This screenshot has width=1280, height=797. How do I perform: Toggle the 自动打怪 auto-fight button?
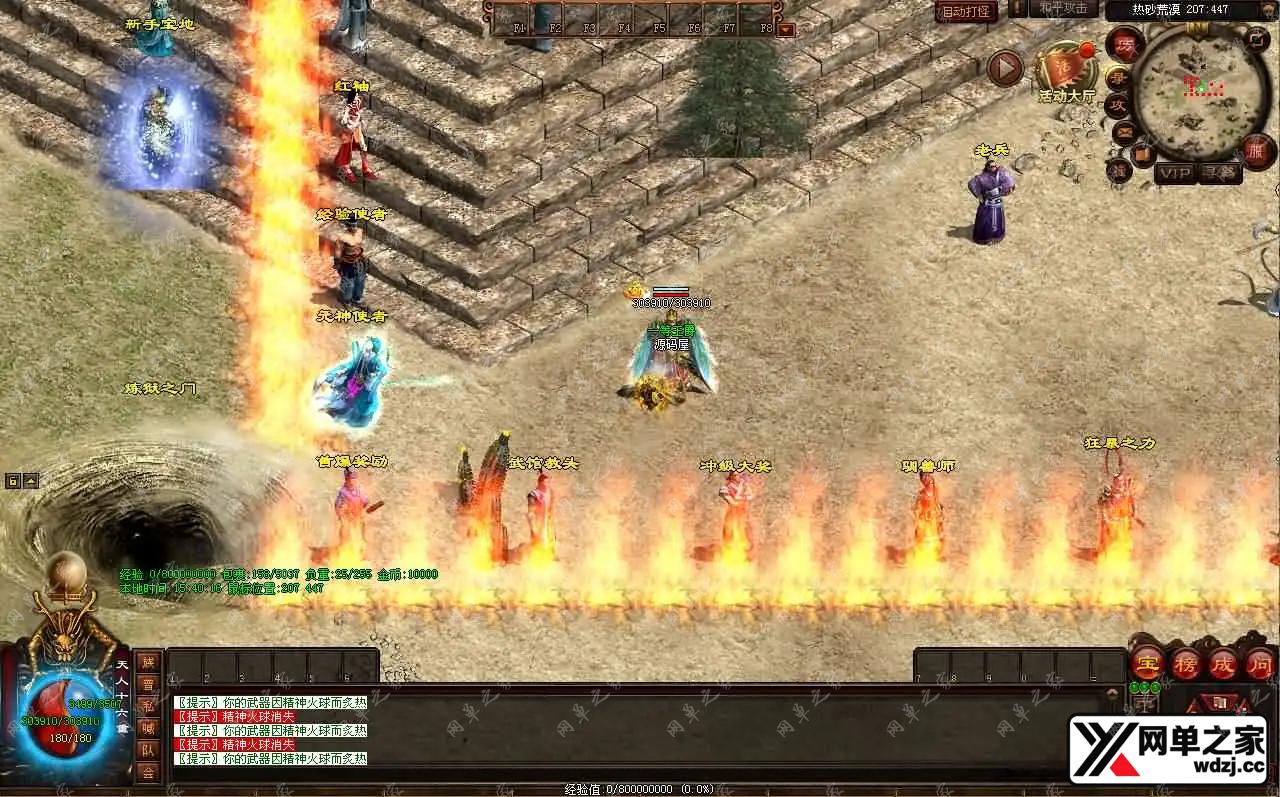966,12
